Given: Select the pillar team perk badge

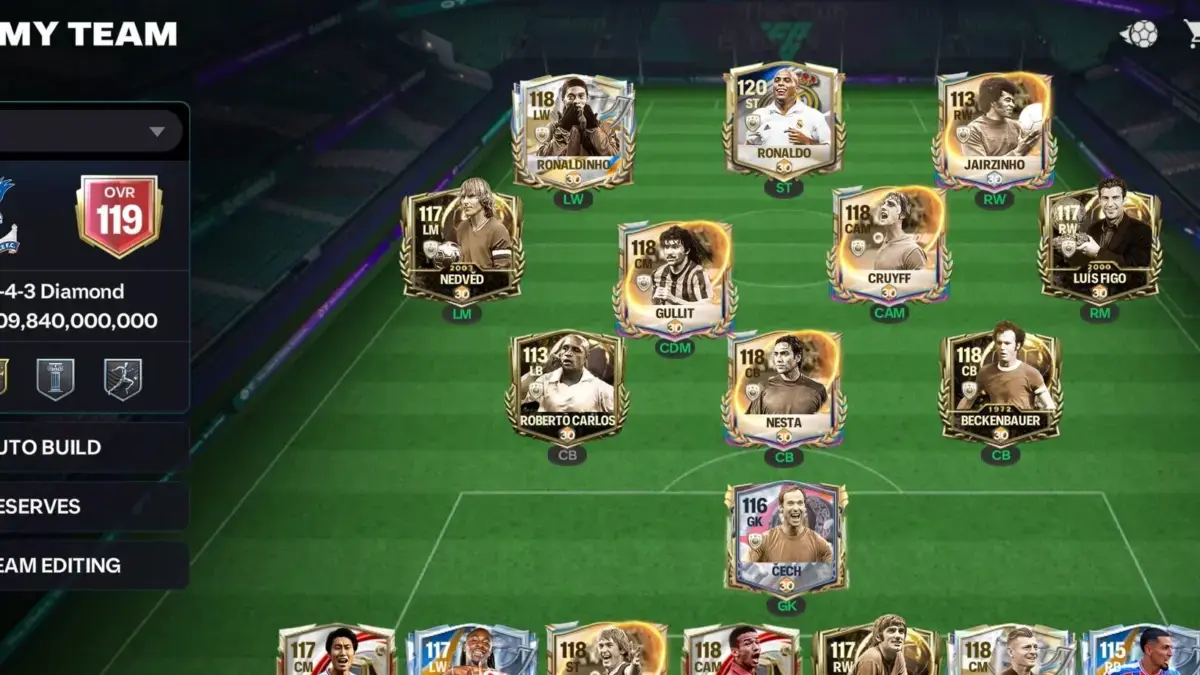Looking at the screenshot, I should click(x=55, y=380).
